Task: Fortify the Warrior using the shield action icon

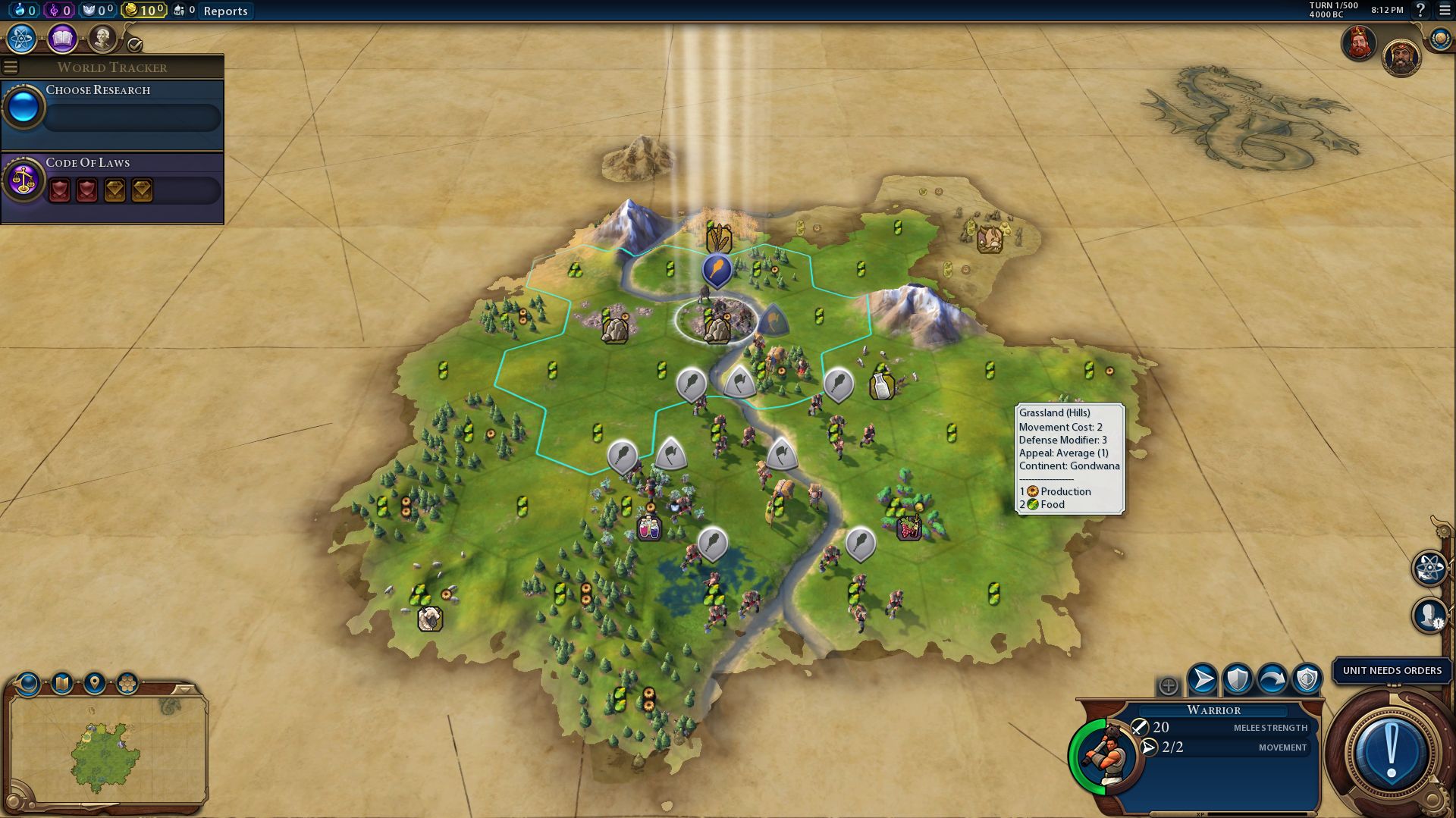Action: coord(1236,678)
